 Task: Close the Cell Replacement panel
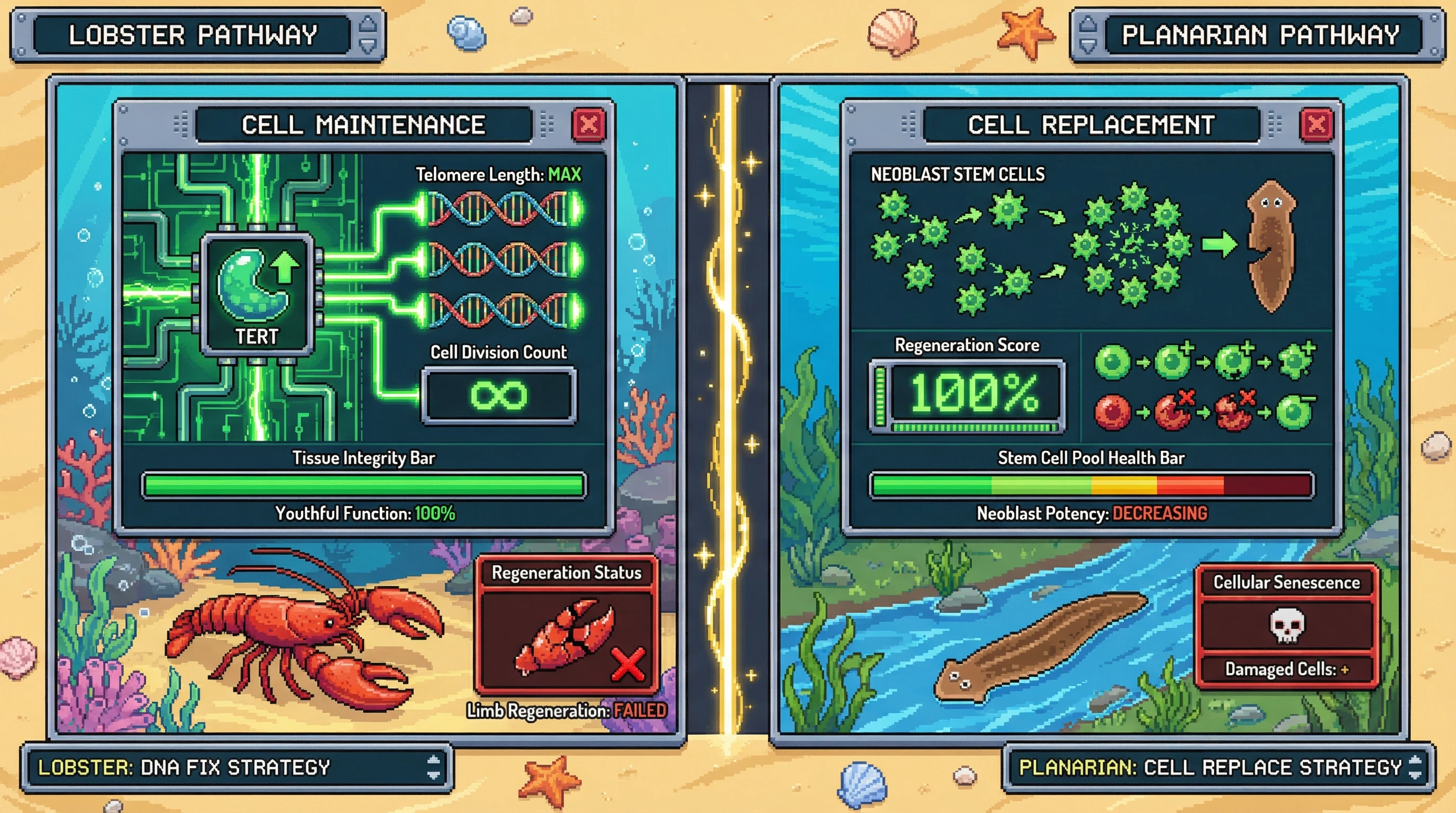[1316, 124]
